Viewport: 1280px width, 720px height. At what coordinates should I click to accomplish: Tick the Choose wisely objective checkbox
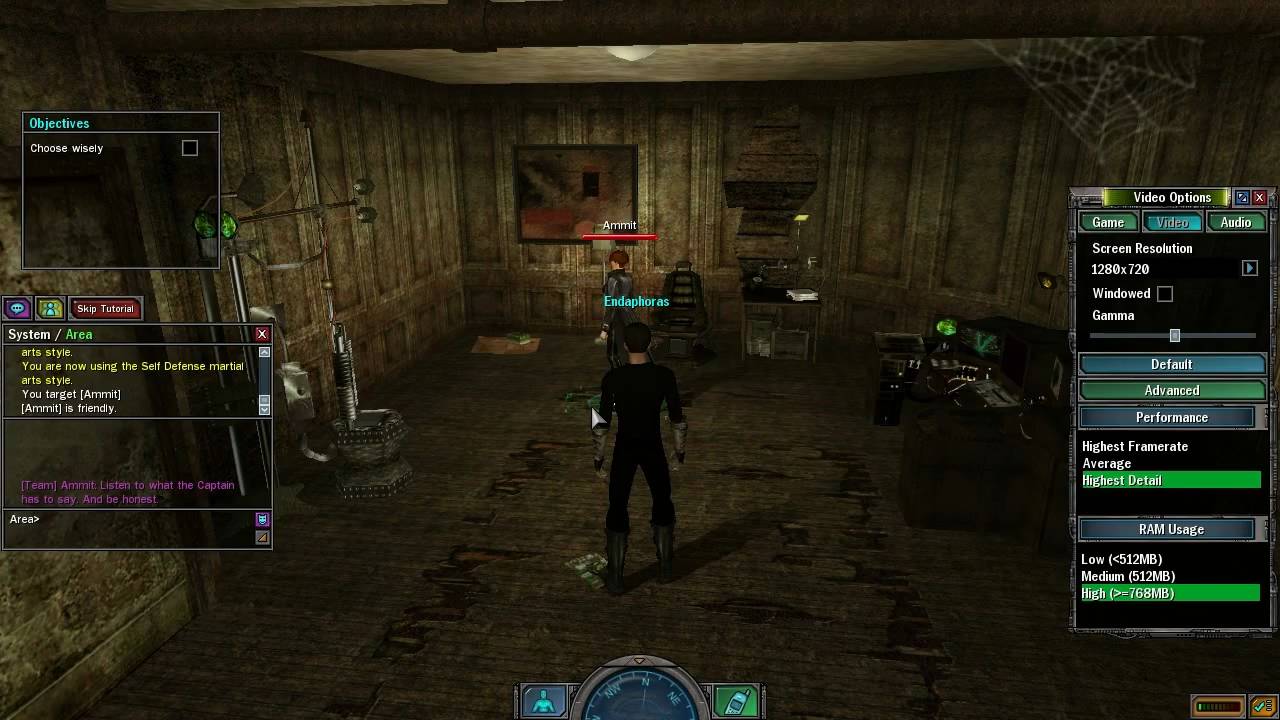[x=190, y=148]
